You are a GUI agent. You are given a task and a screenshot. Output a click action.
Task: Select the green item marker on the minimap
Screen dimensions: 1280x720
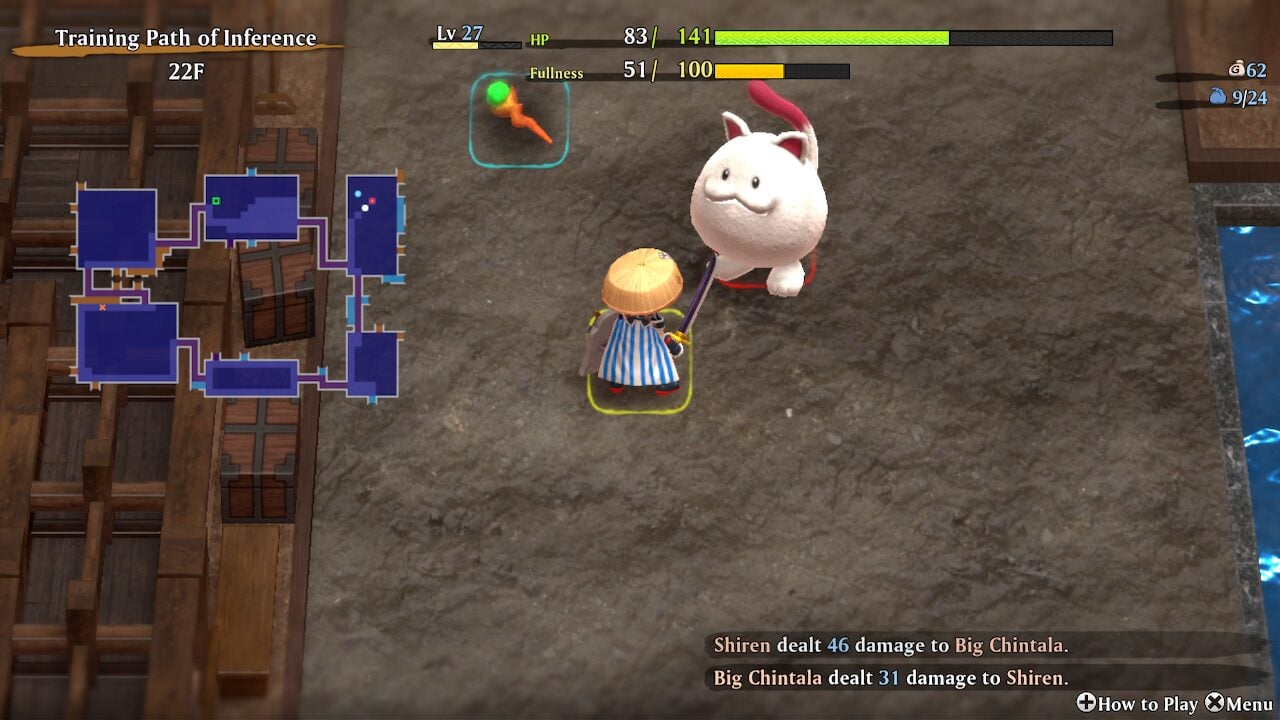coord(216,201)
